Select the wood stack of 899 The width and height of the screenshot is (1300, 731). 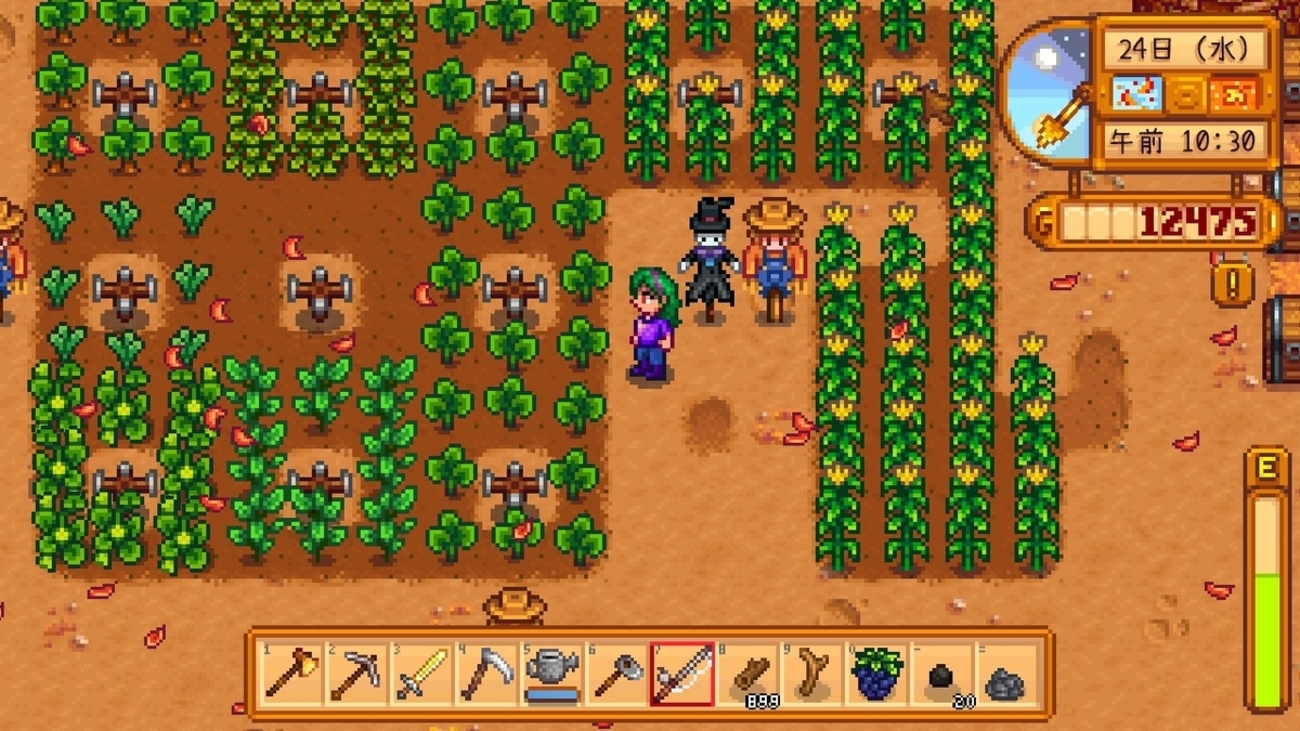click(747, 674)
